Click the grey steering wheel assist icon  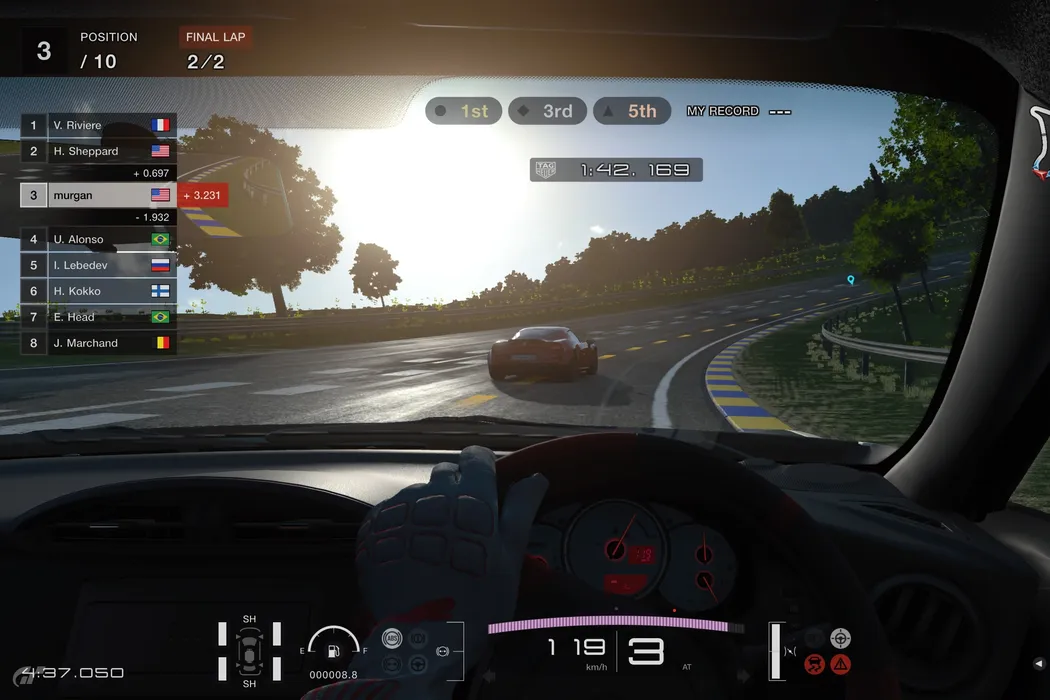click(x=841, y=638)
